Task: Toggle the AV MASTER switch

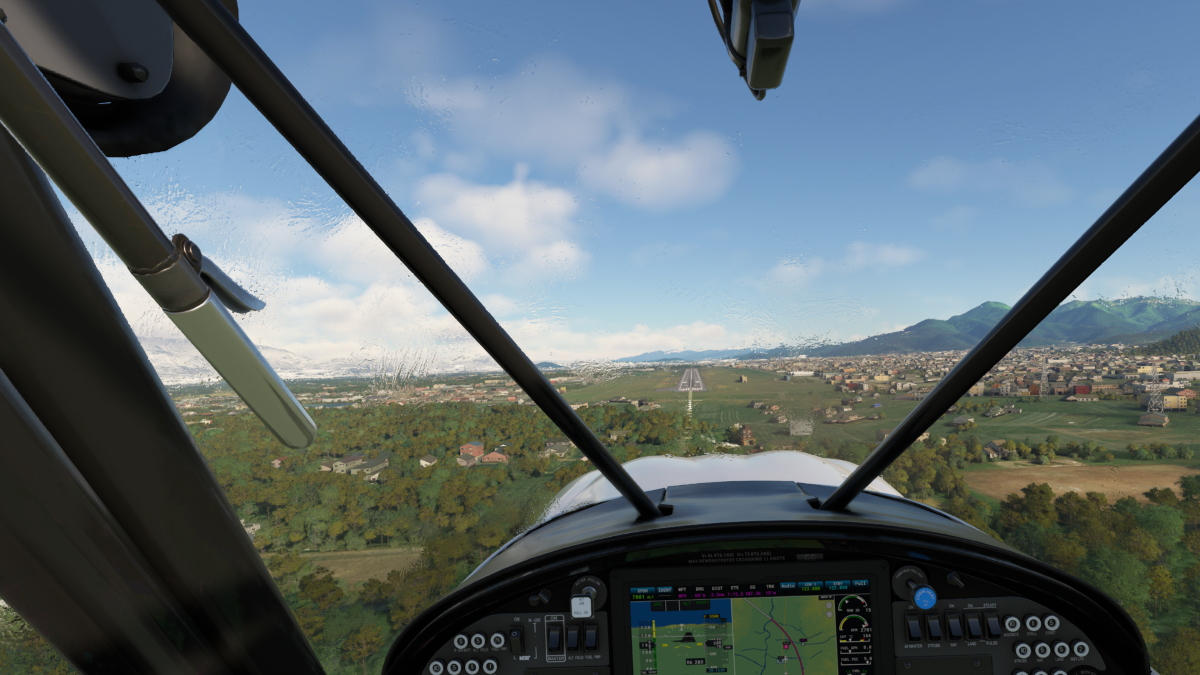Action: coord(912,627)
